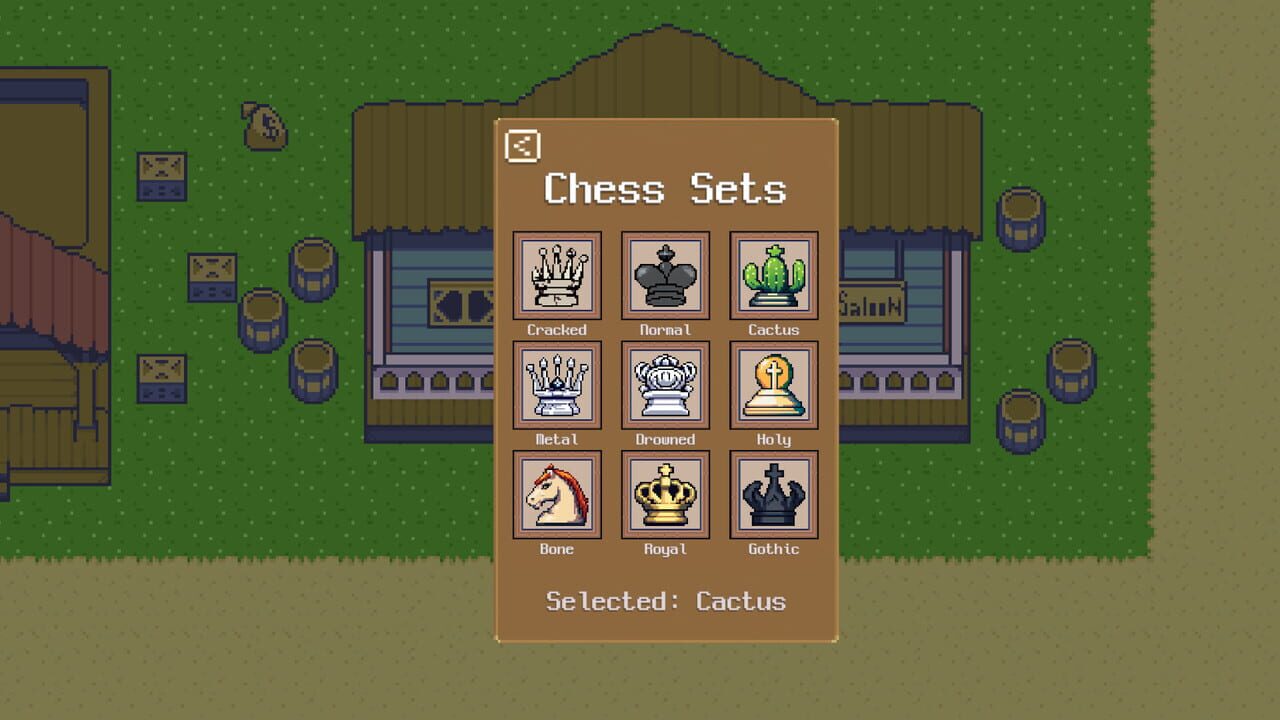Click the Selected: Cactus status text

pyautogui.click(x=665, y=601)
